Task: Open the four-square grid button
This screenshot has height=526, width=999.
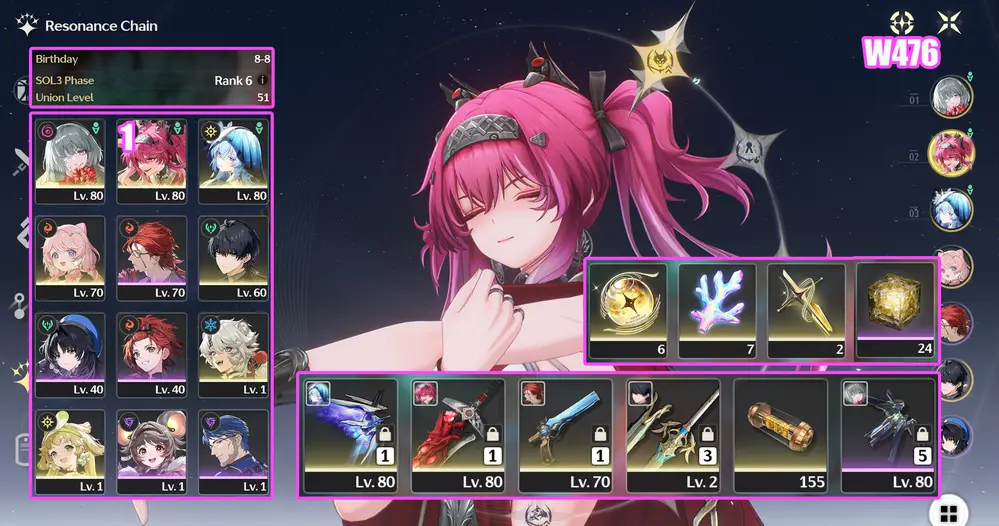Action: point(948,513)
